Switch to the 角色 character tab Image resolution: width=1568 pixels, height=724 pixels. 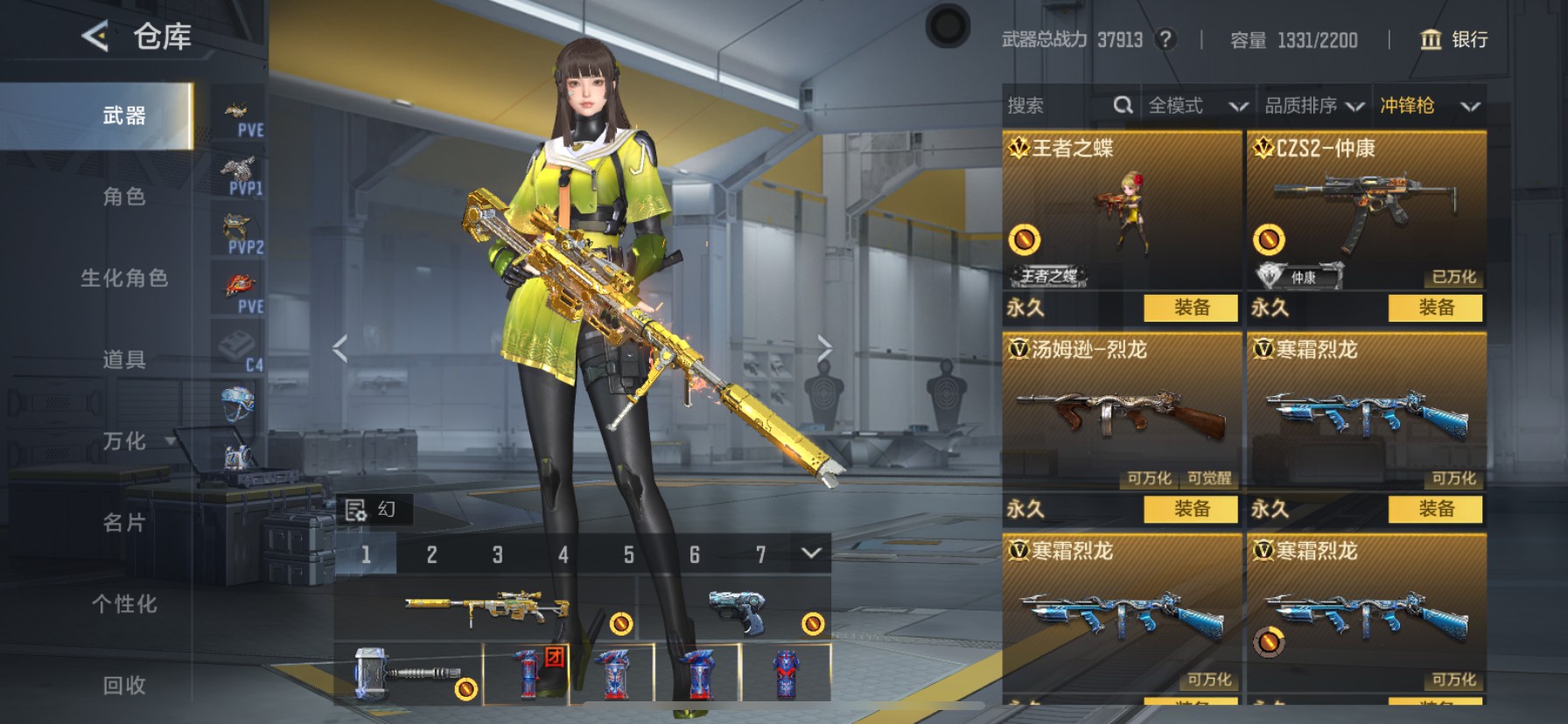[x=124, y=197]
